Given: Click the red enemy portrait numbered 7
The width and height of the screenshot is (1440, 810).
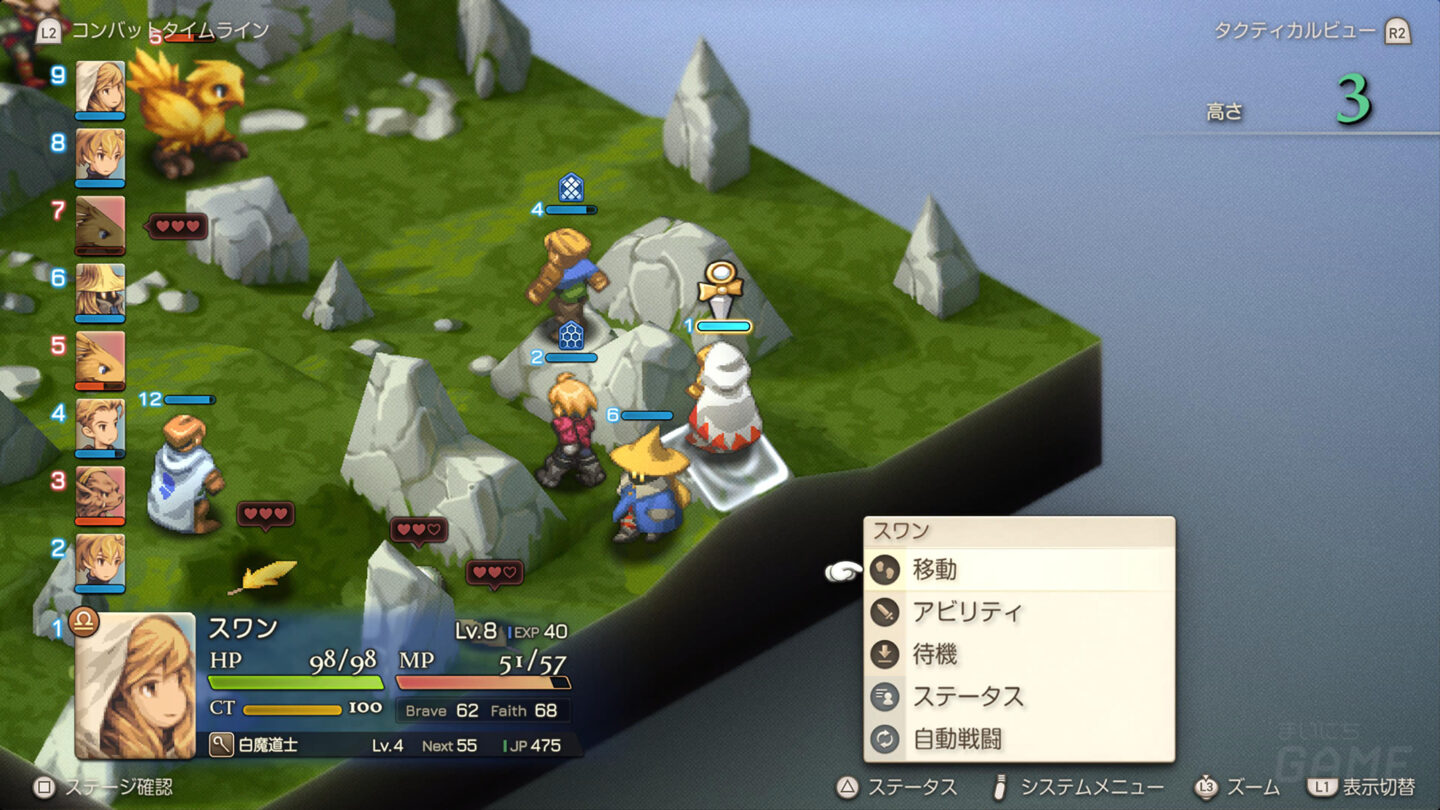Looking at the screenshot, I should tap(100, 222).
